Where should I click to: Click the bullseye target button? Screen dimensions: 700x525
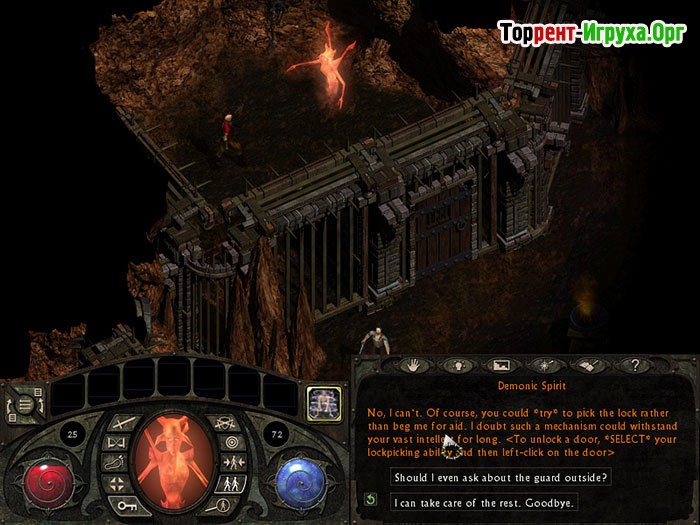(x=232, y=441)
